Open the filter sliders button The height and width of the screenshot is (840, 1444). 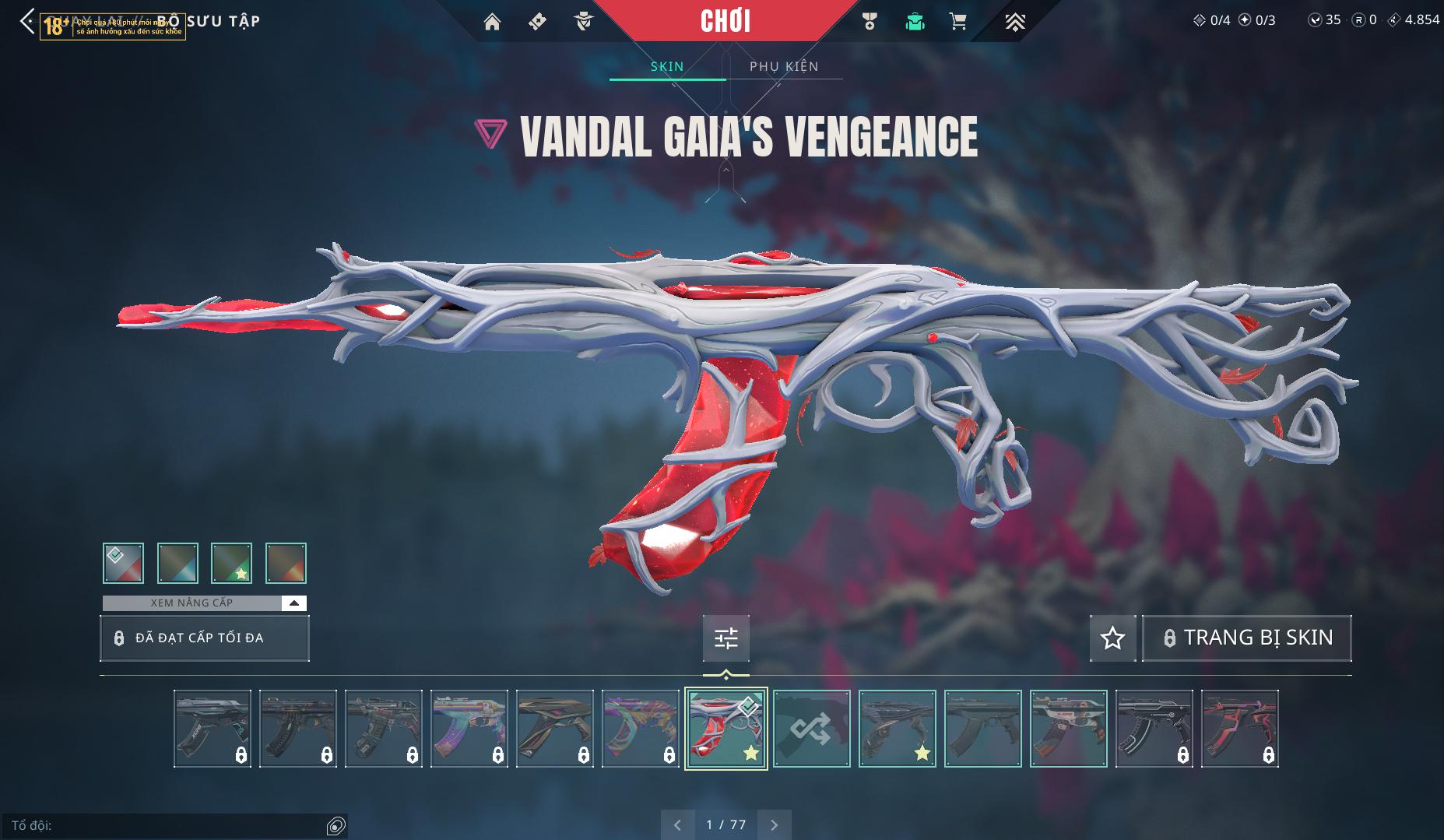click(x=726, y=638)
